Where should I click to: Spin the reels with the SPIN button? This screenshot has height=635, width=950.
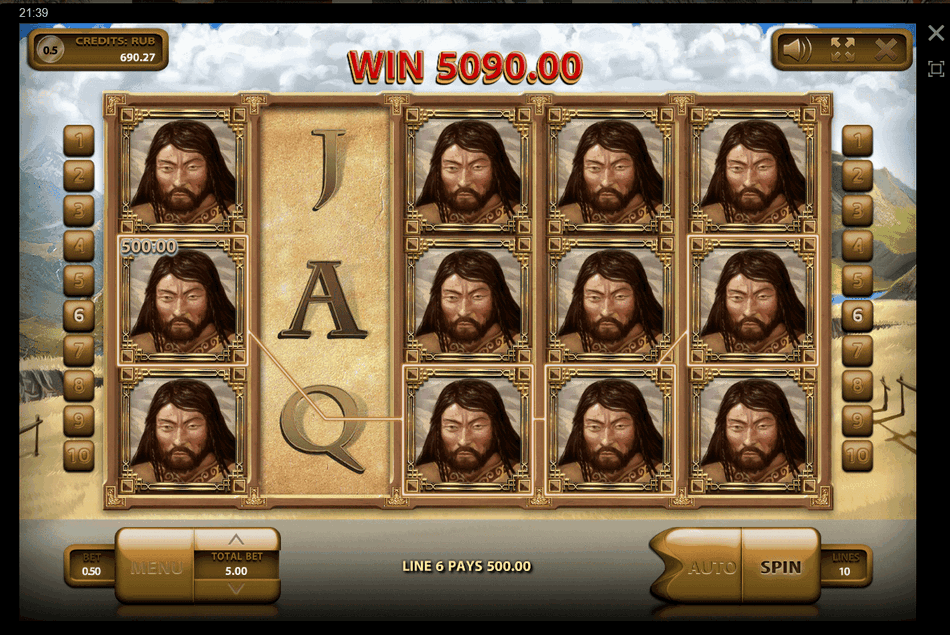coord(780,567)
